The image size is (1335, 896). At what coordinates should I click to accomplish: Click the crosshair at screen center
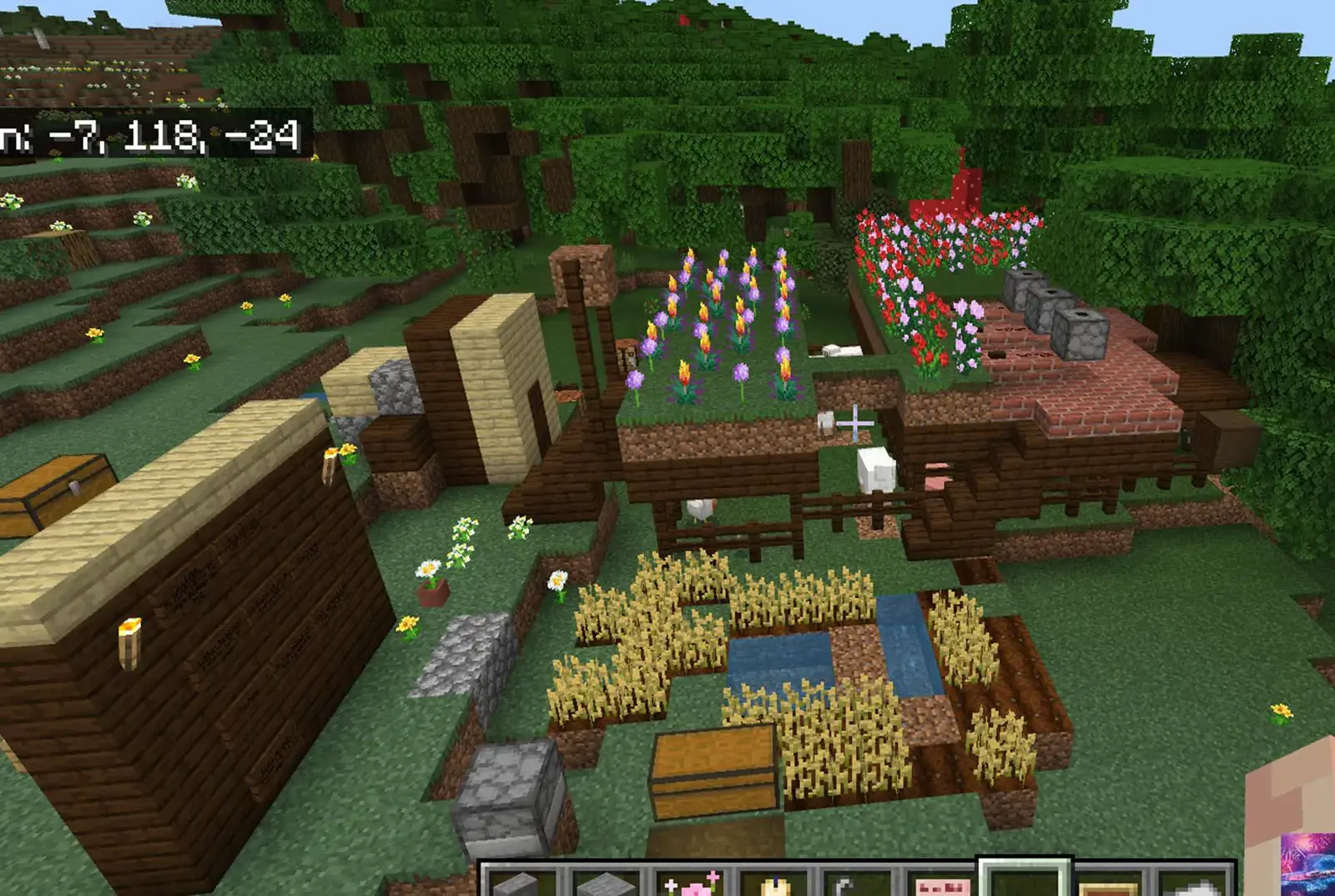(855, 424)
